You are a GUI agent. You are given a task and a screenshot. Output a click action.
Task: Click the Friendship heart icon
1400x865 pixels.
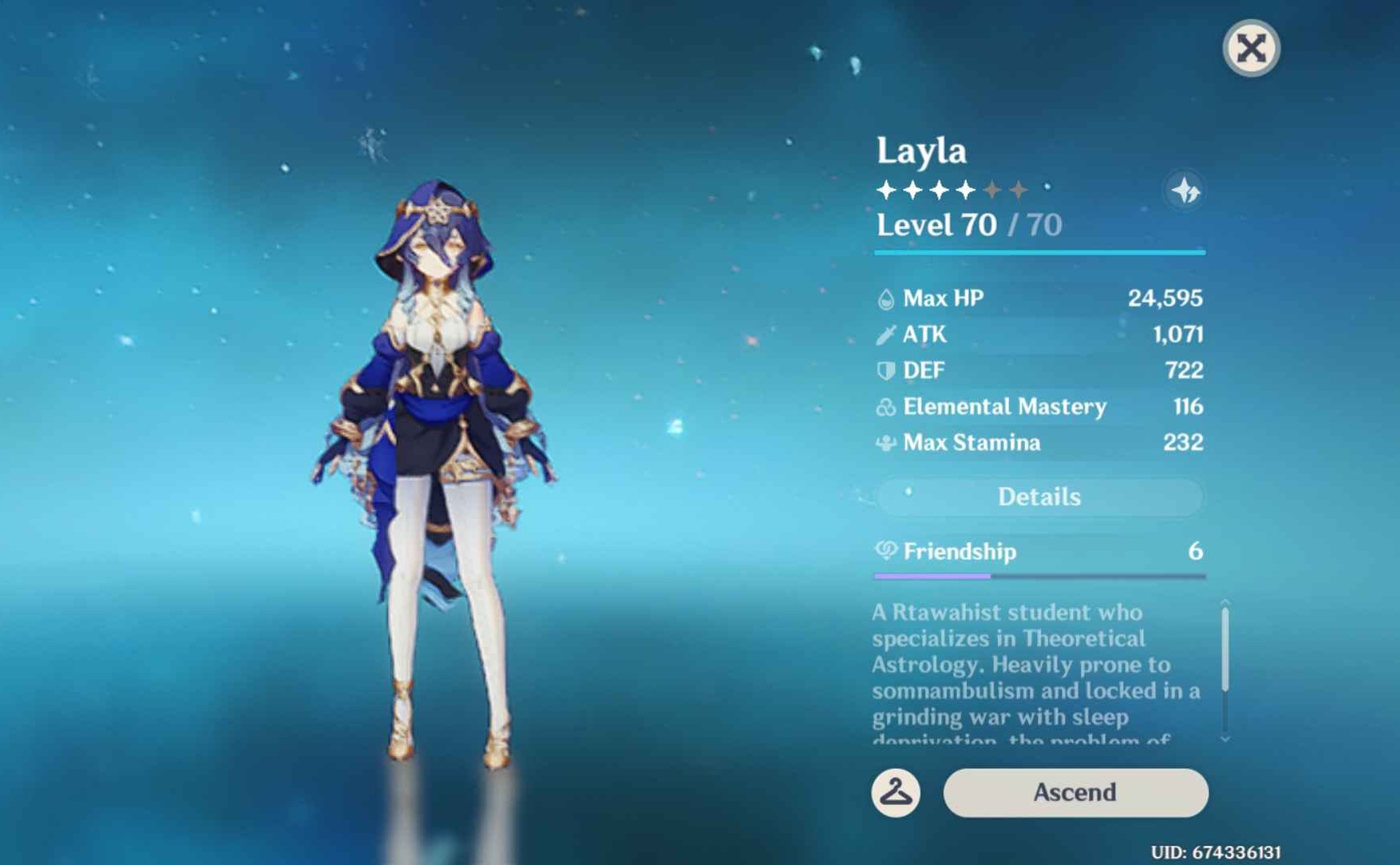tap(885, 552)
